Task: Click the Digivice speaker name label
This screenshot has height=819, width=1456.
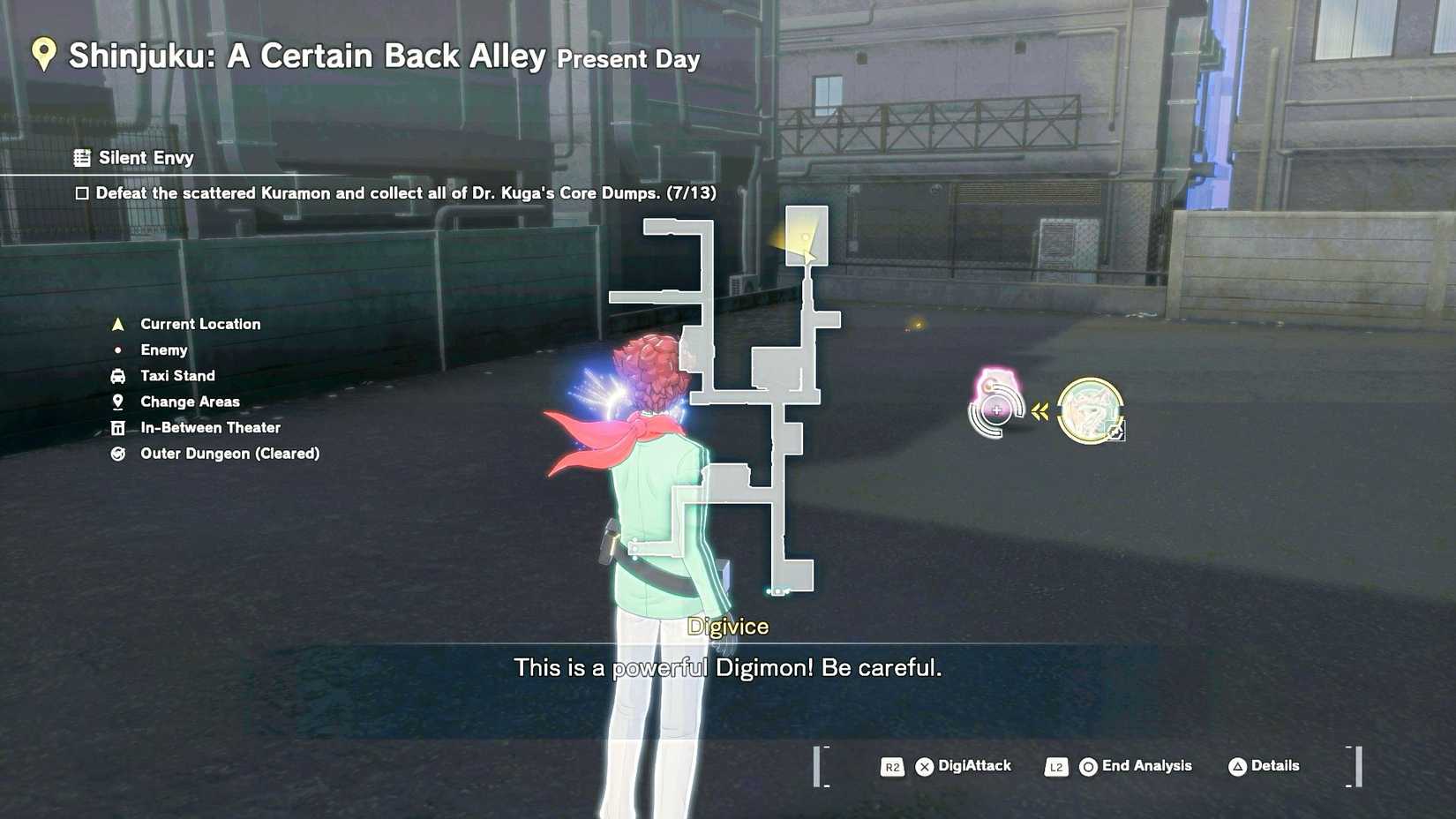Action: 729,627
